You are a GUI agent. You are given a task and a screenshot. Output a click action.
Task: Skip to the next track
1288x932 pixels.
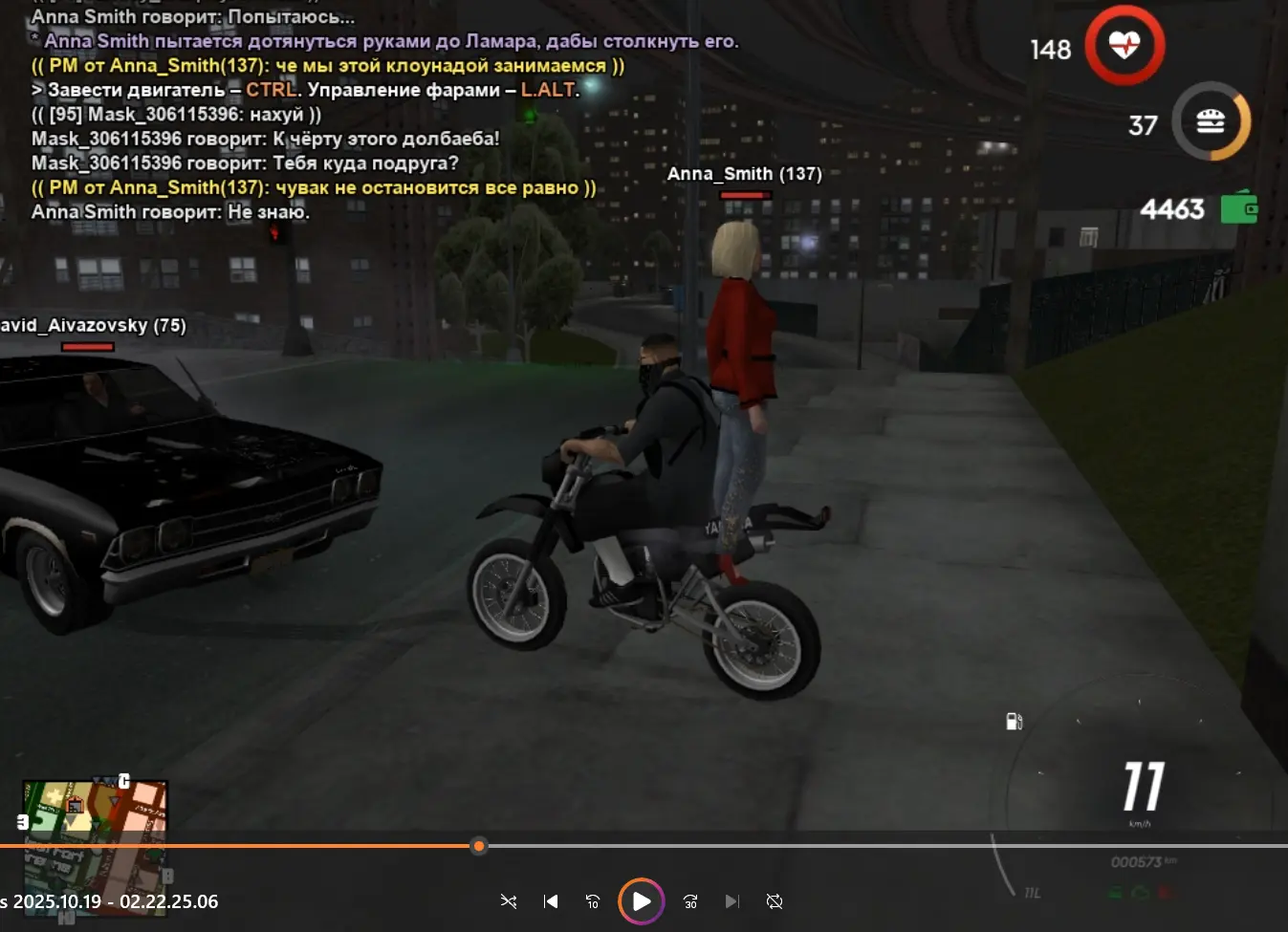(731, 900)
